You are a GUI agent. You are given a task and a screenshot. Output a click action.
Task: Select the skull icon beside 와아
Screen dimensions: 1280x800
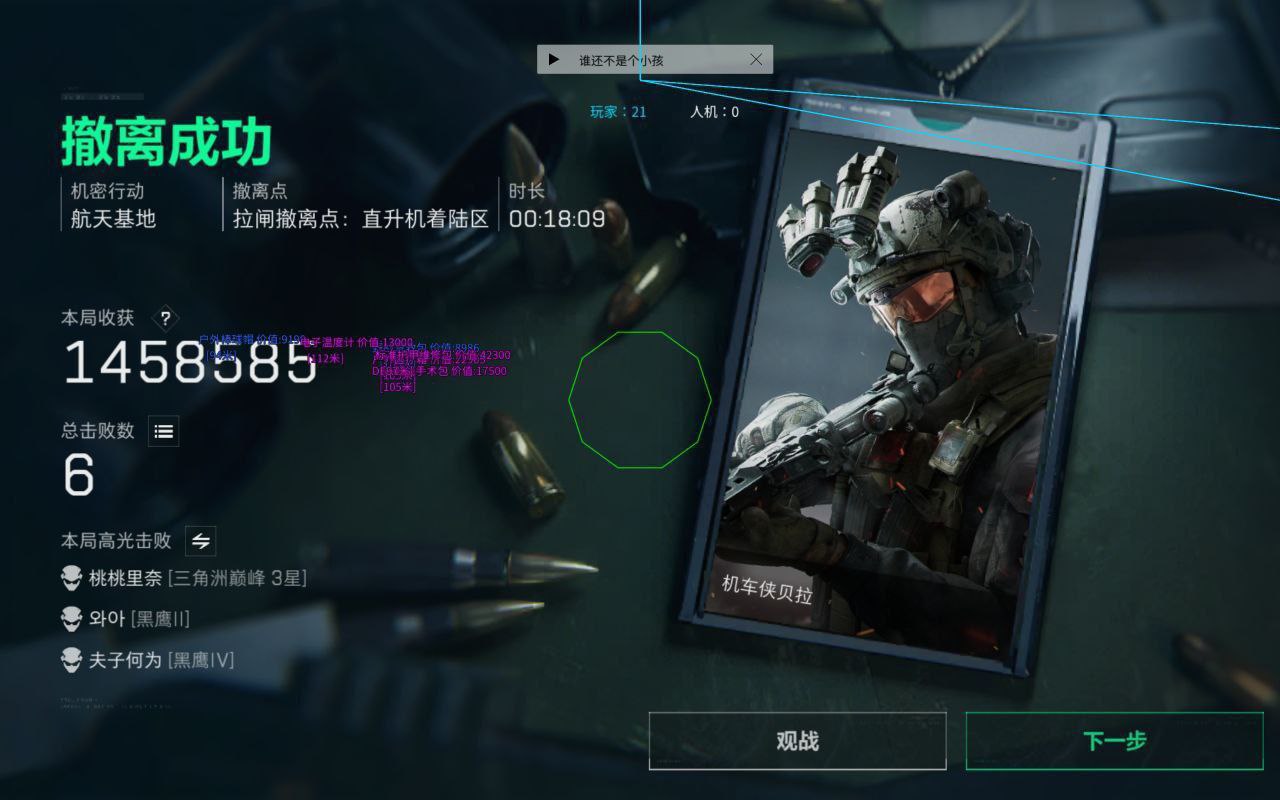71,619
